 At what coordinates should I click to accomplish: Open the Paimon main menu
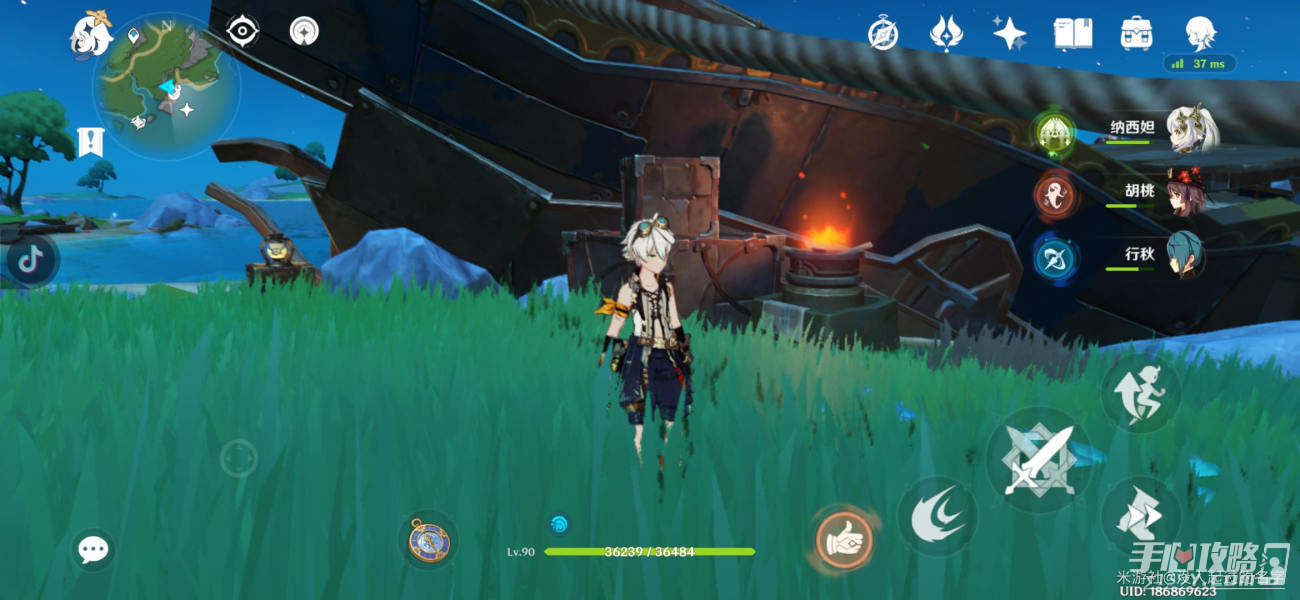[x=90, y=34]
